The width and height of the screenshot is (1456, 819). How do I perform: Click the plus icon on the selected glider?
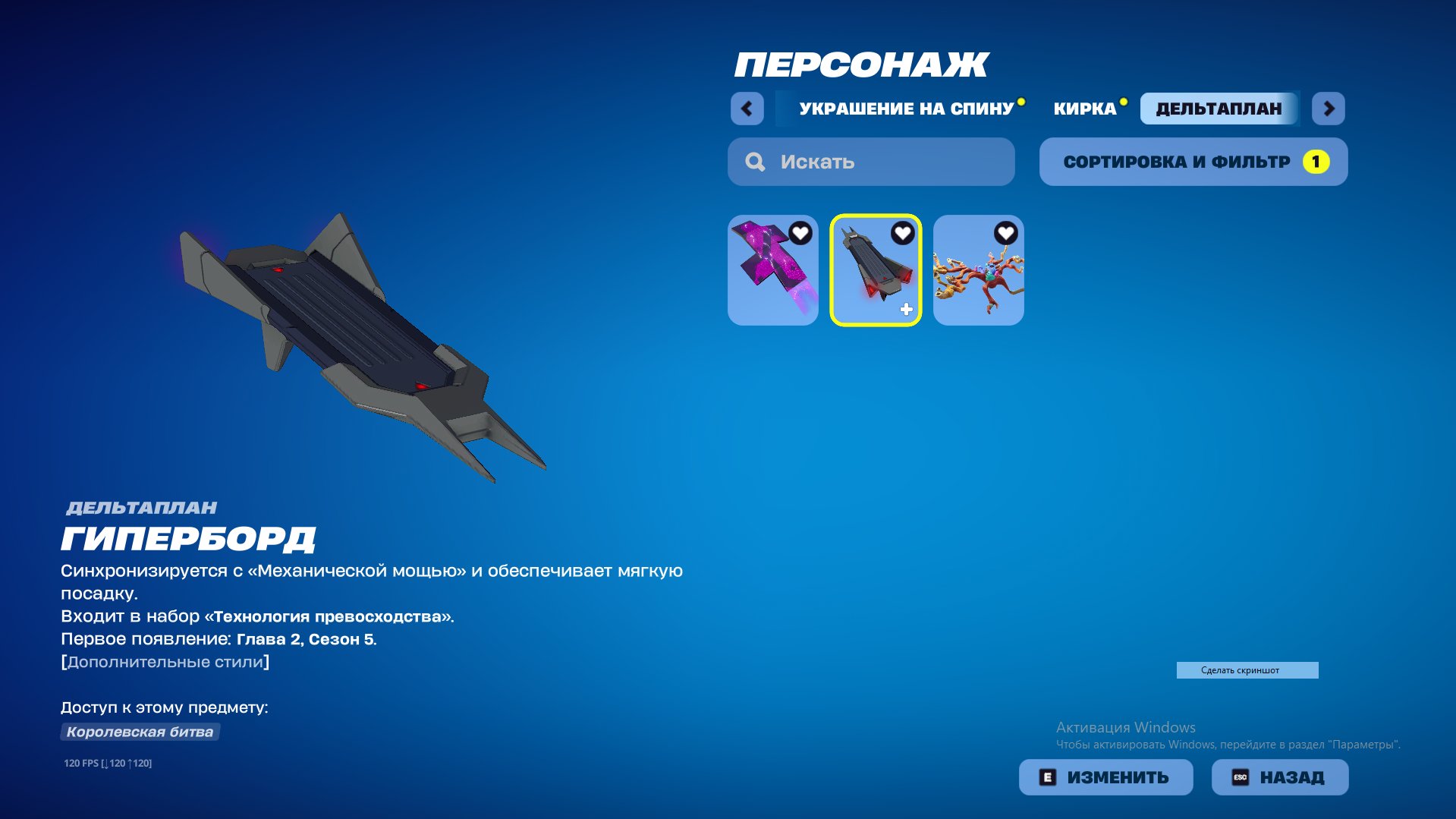pos(905,308)
